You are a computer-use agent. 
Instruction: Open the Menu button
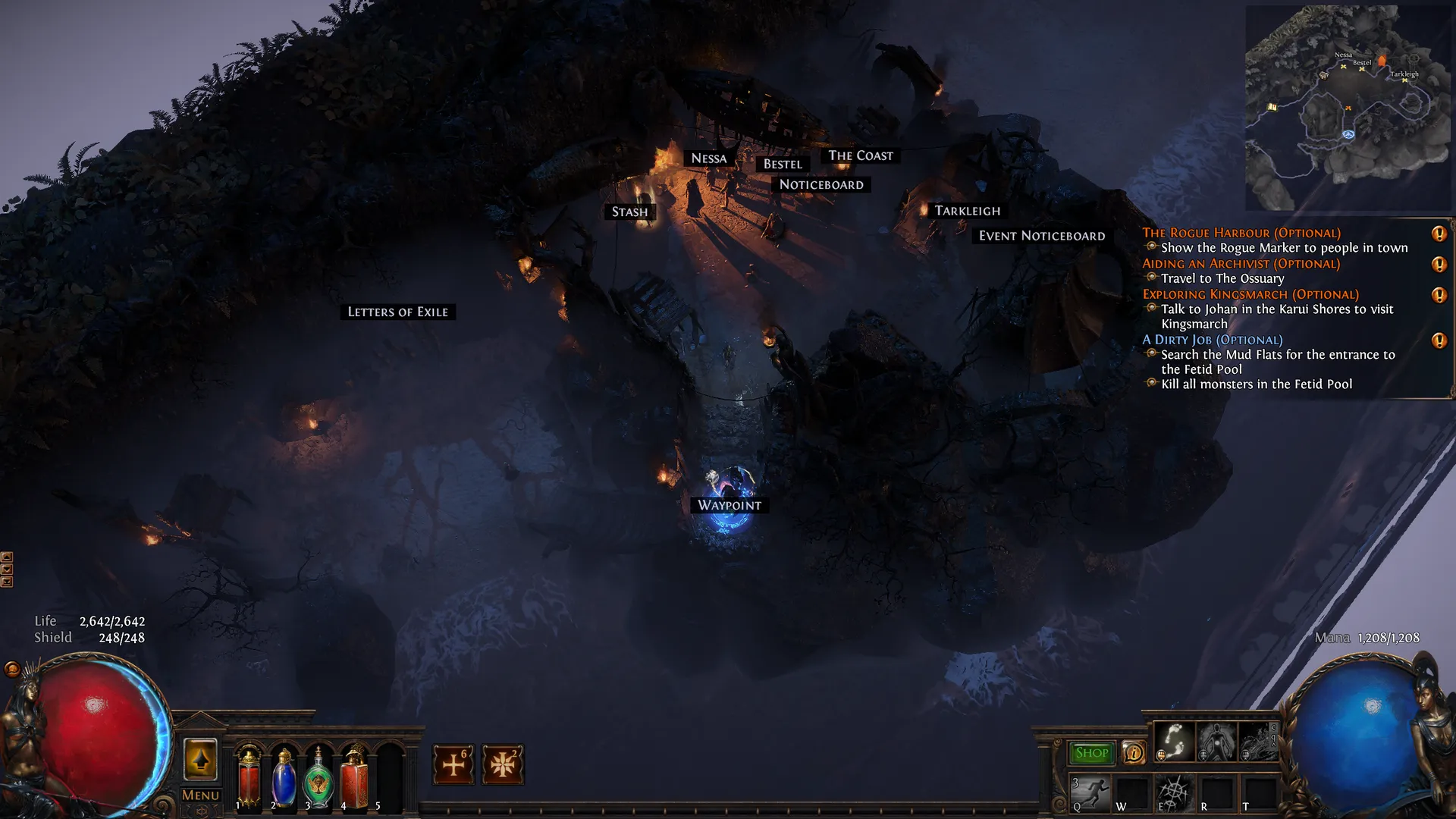200,795
